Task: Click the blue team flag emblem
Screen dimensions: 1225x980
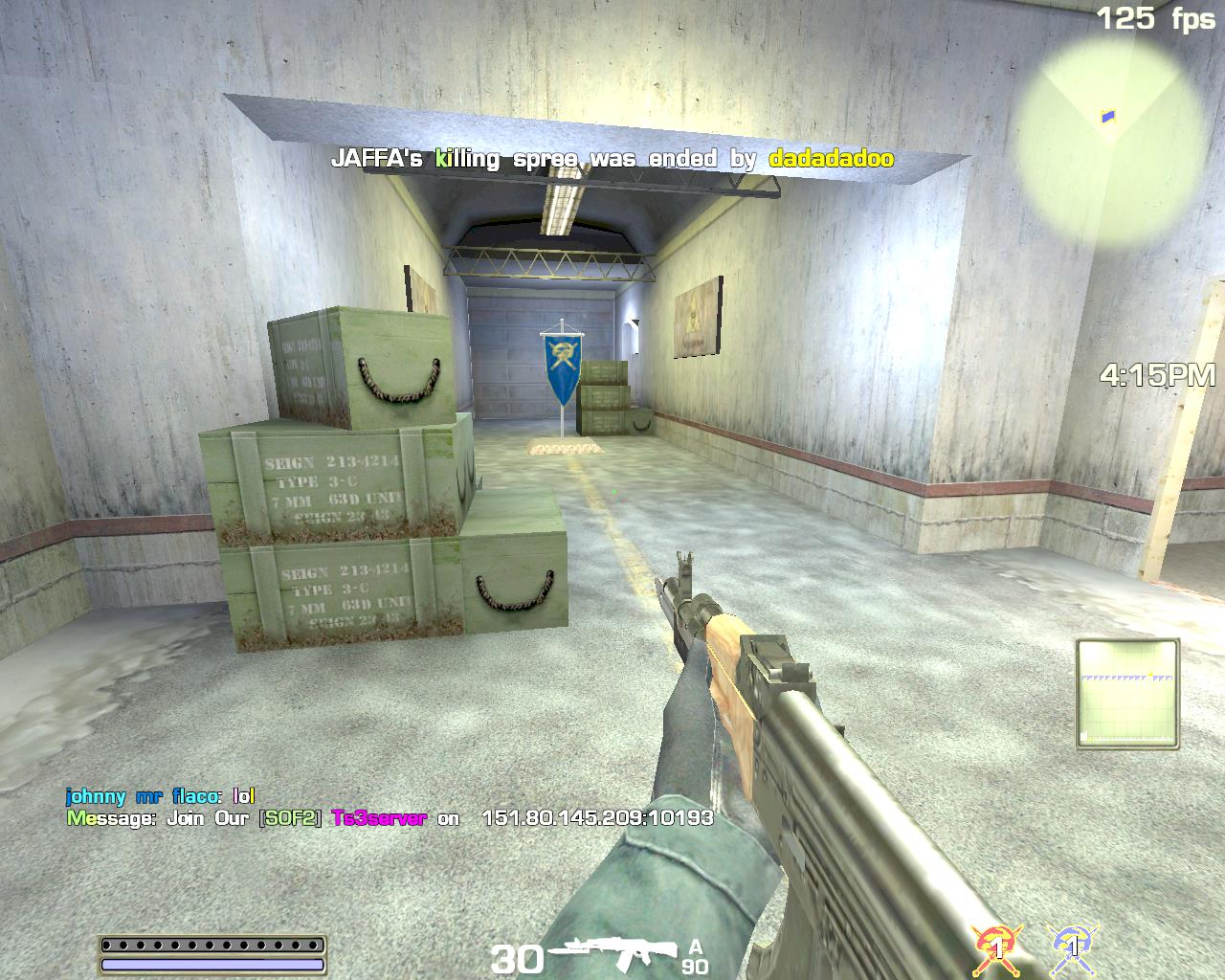Action: click(x=1073, y=946)
